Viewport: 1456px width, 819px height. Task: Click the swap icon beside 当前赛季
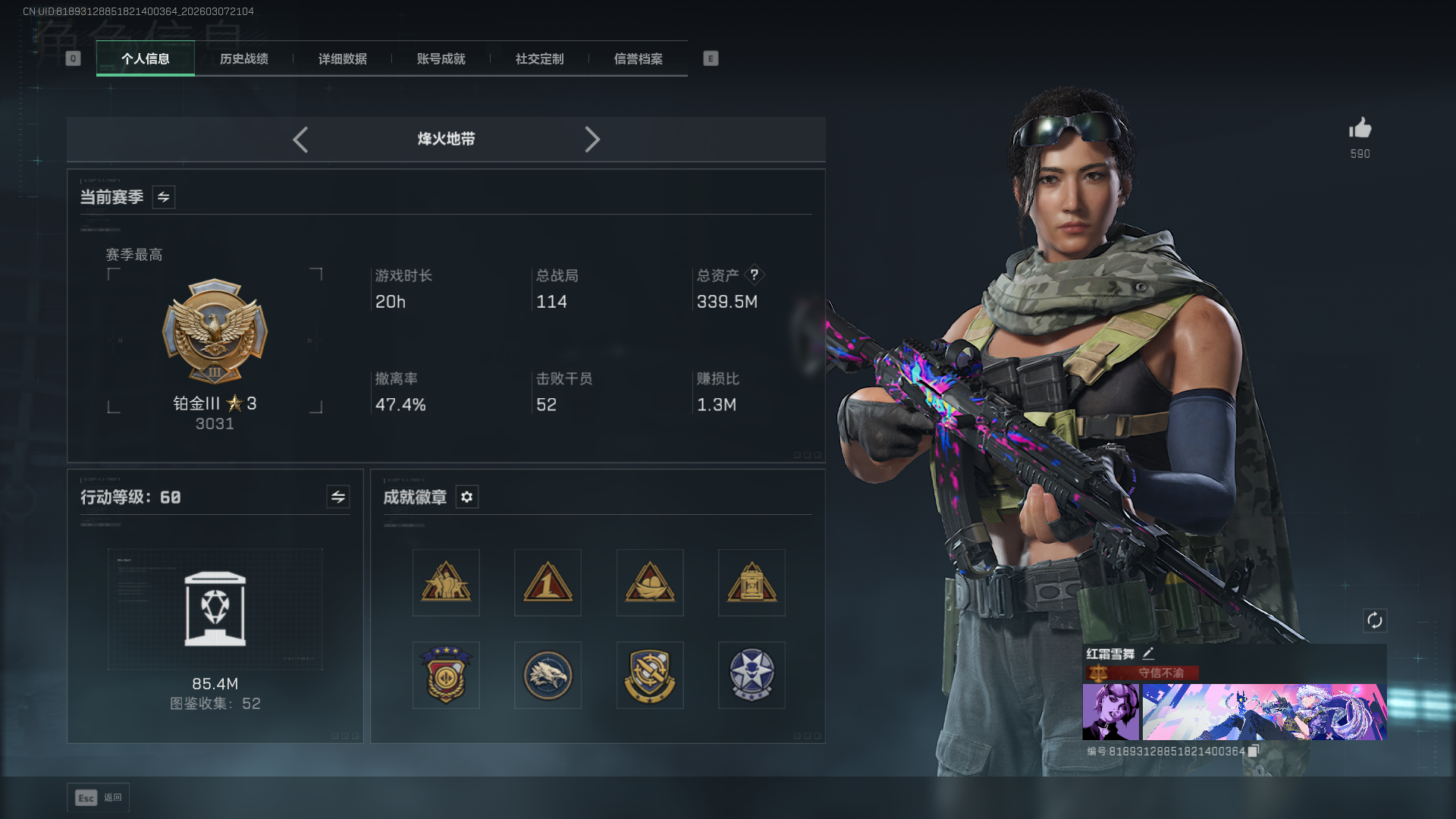(x=163, y=196)
